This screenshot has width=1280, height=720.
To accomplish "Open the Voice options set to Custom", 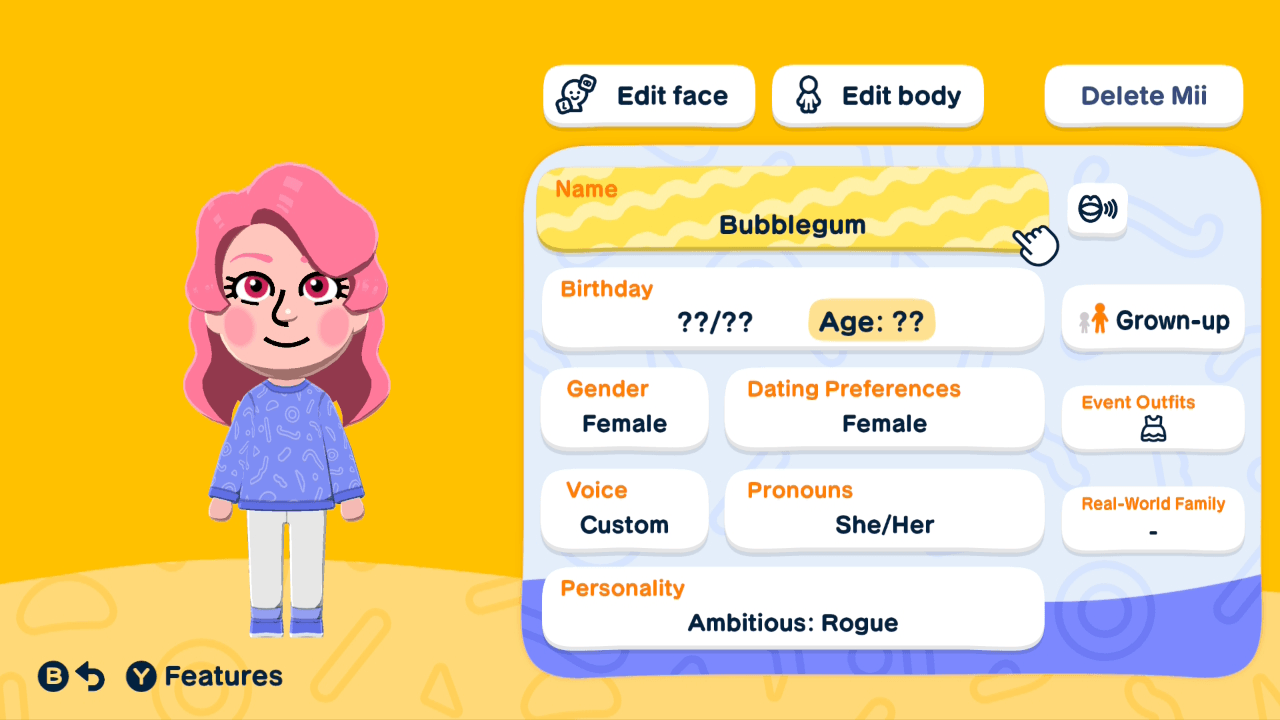I will (624, 510).
